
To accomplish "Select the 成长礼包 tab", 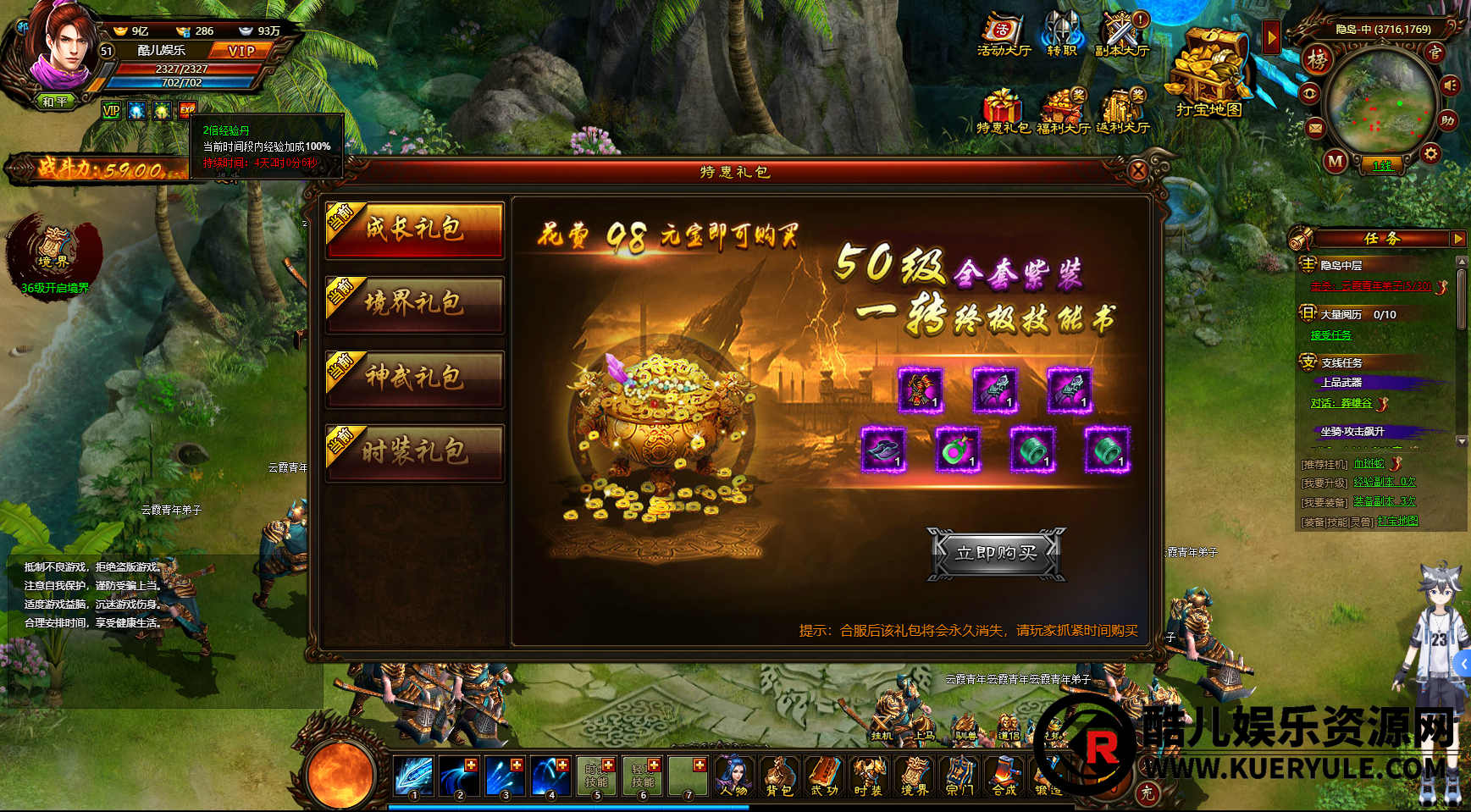I will (415, 229).
